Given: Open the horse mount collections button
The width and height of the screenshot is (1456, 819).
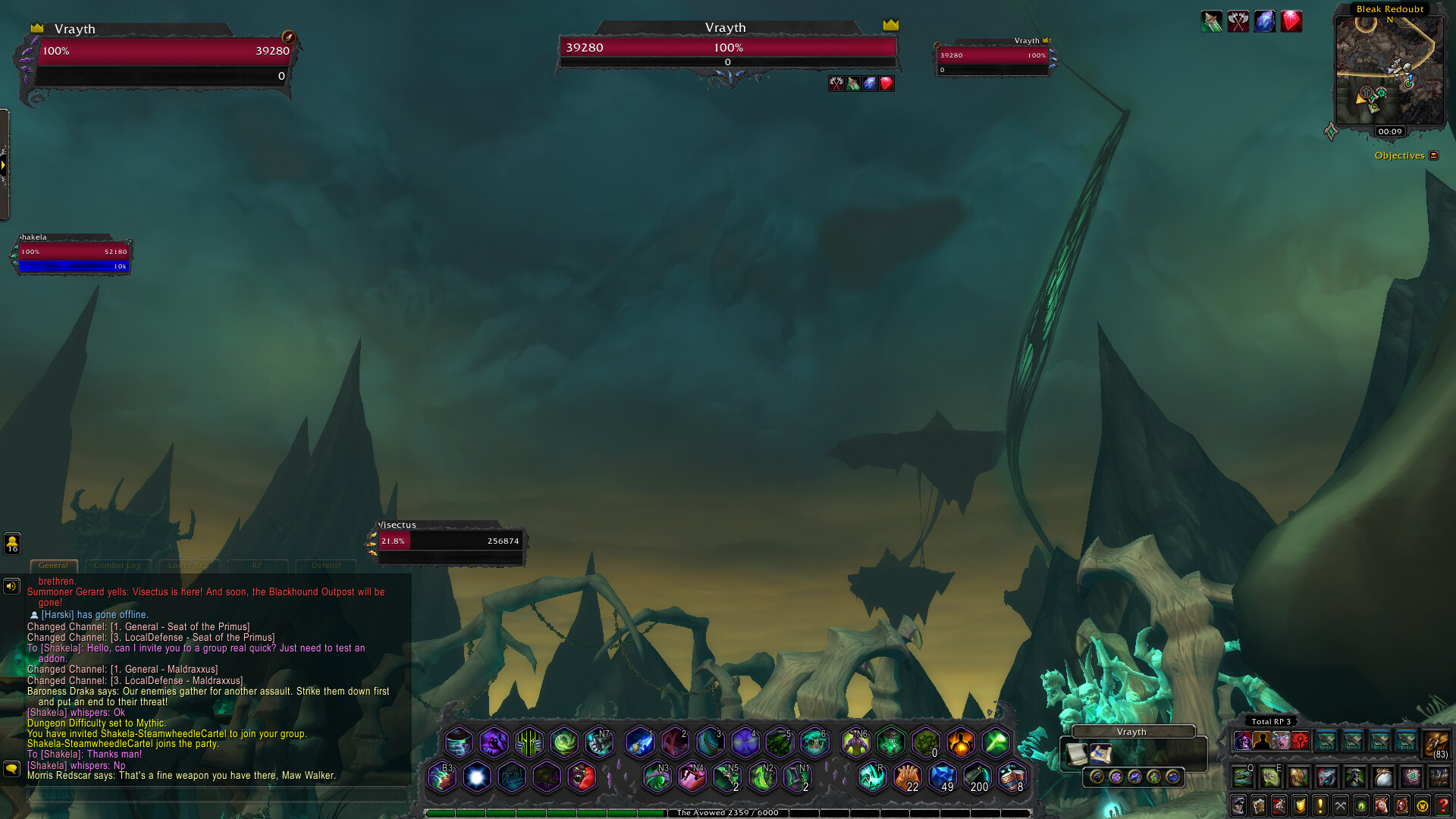Looking at the screenshot, I should pyautogui.click(x=1382, y=805).
